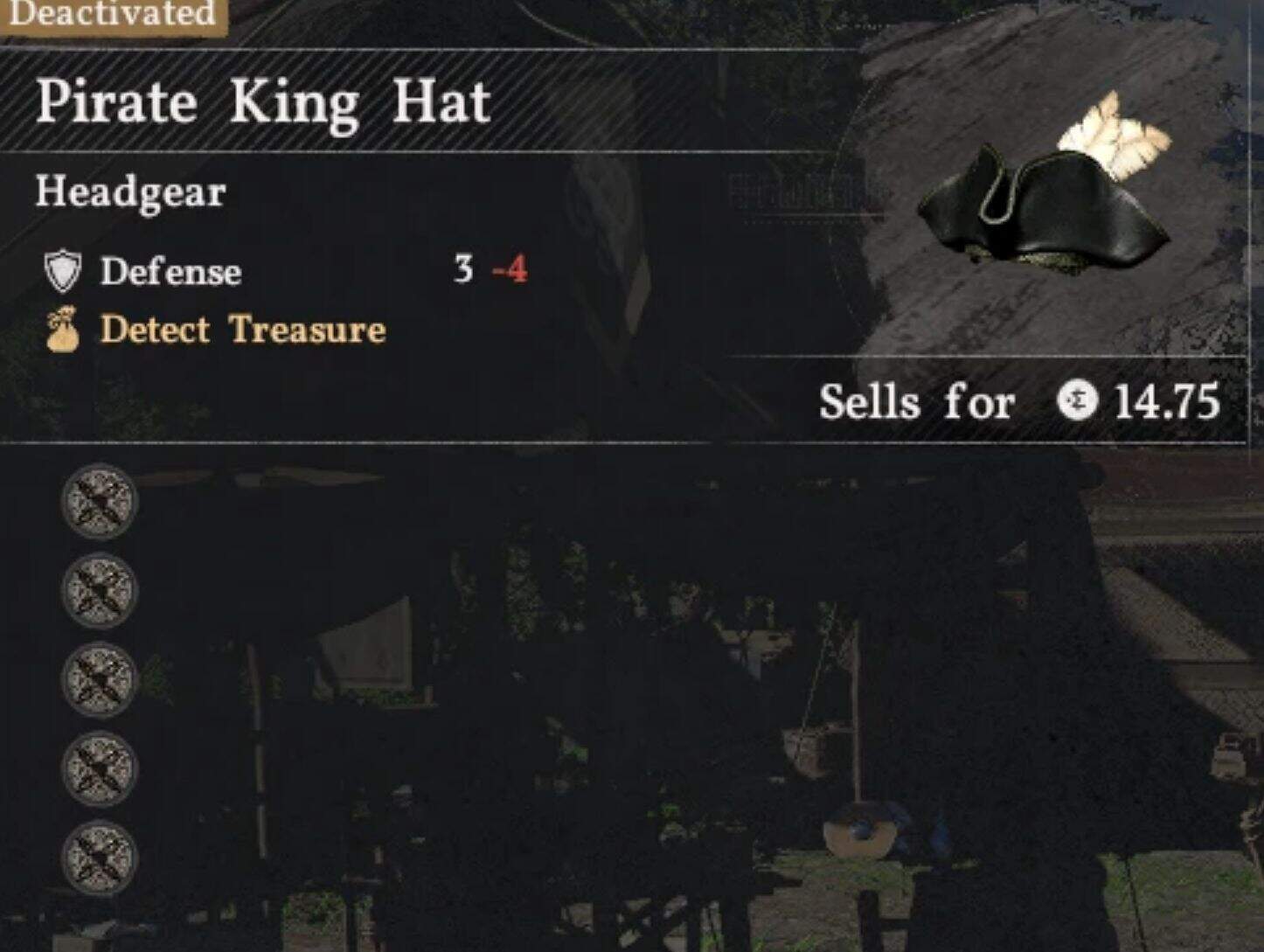The image size is (1264, 952).
Task: Click the Deactivated status tag
Action: [112, 15]
